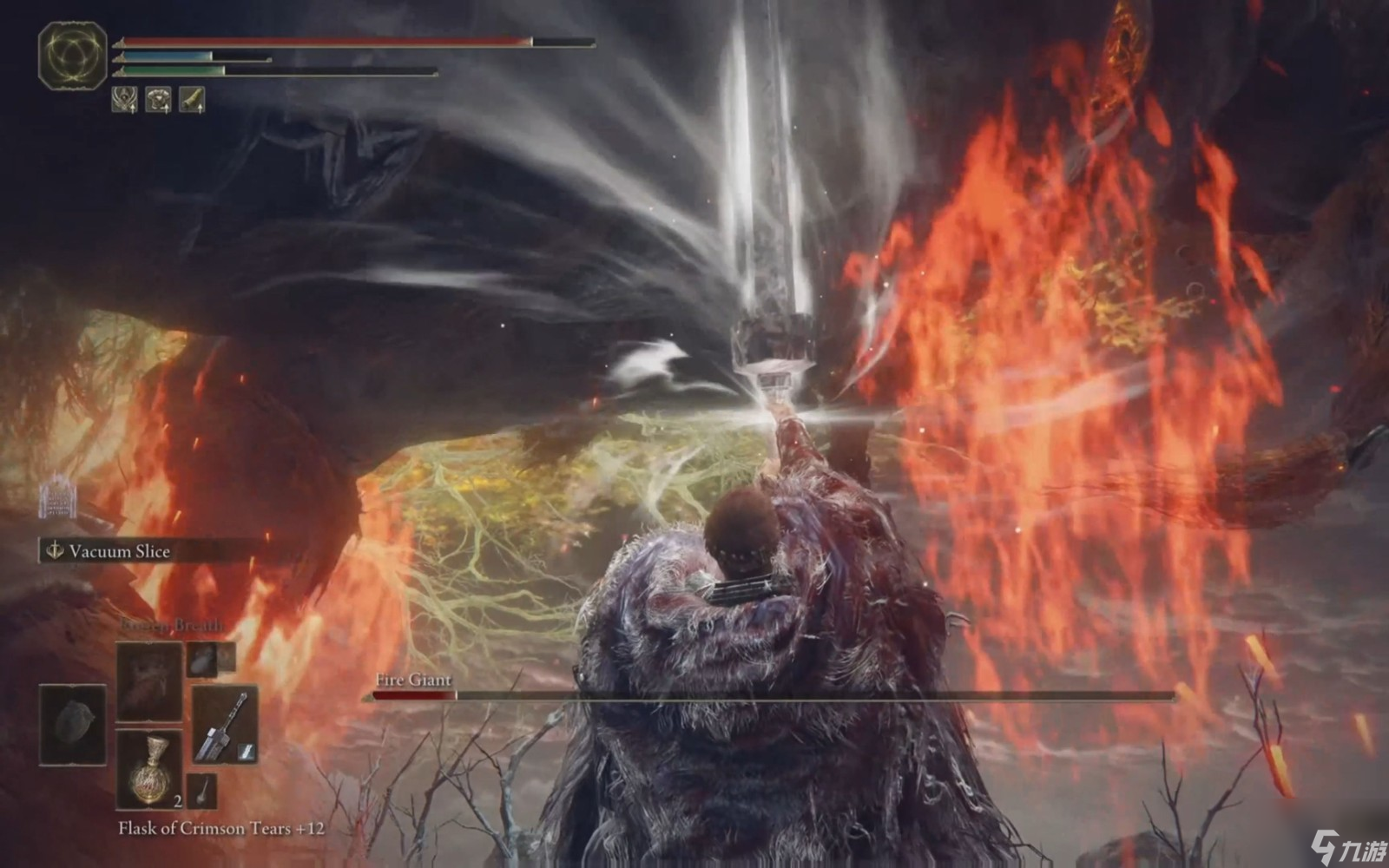Image resolution: width=1389 pixels, height=868 pixels.
Task: Click the small pouch item above the weapon
Action: (201, 660)
